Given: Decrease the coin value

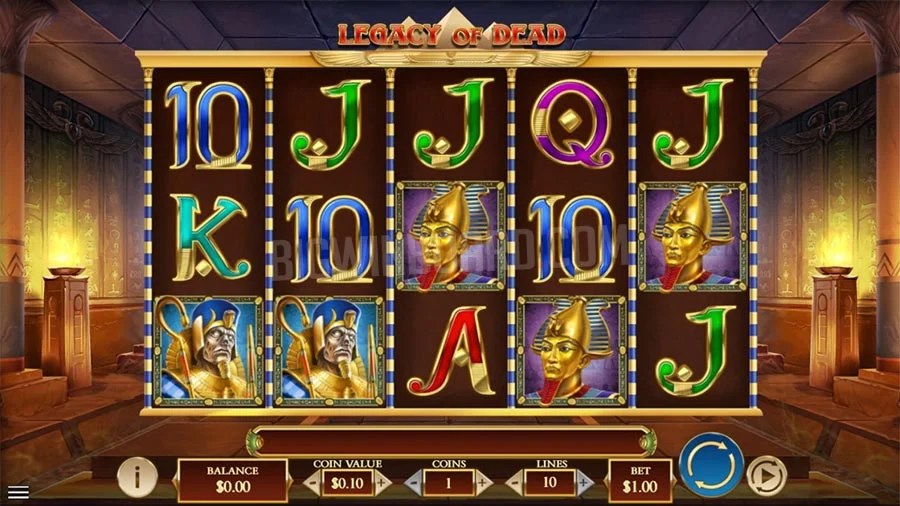Looking at the screenshot, I should [311, 483].
